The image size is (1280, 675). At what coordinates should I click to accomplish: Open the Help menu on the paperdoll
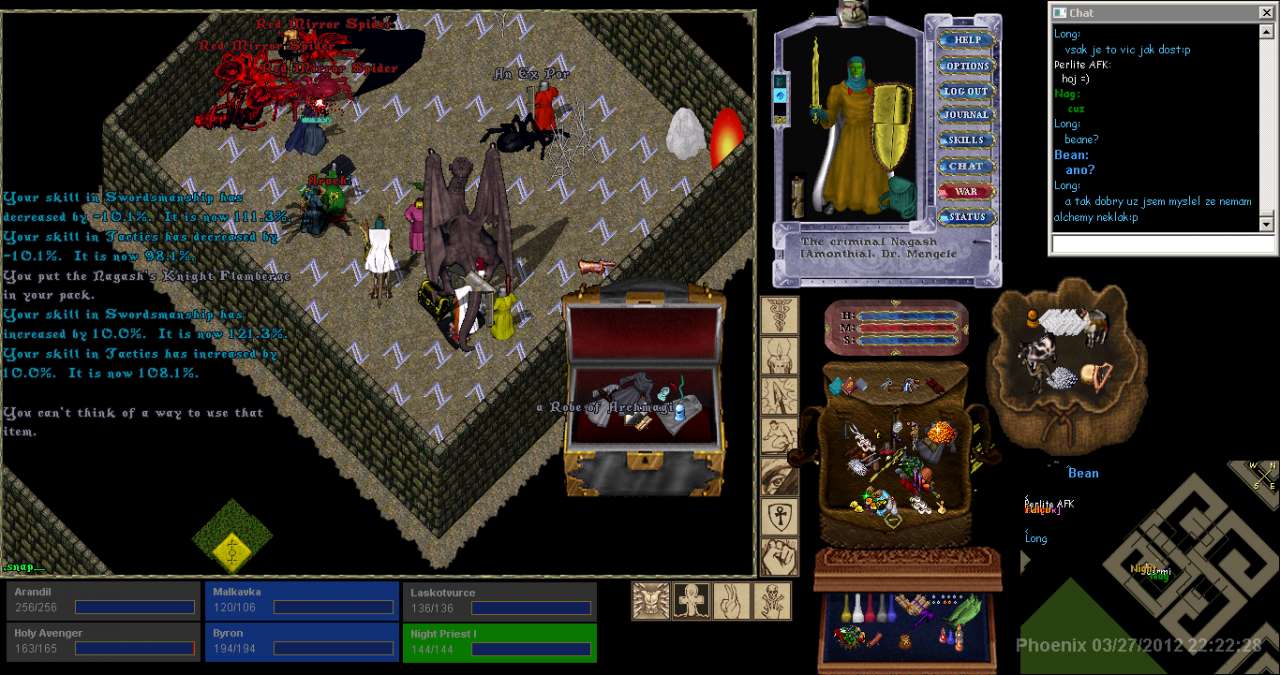[966, 40]
